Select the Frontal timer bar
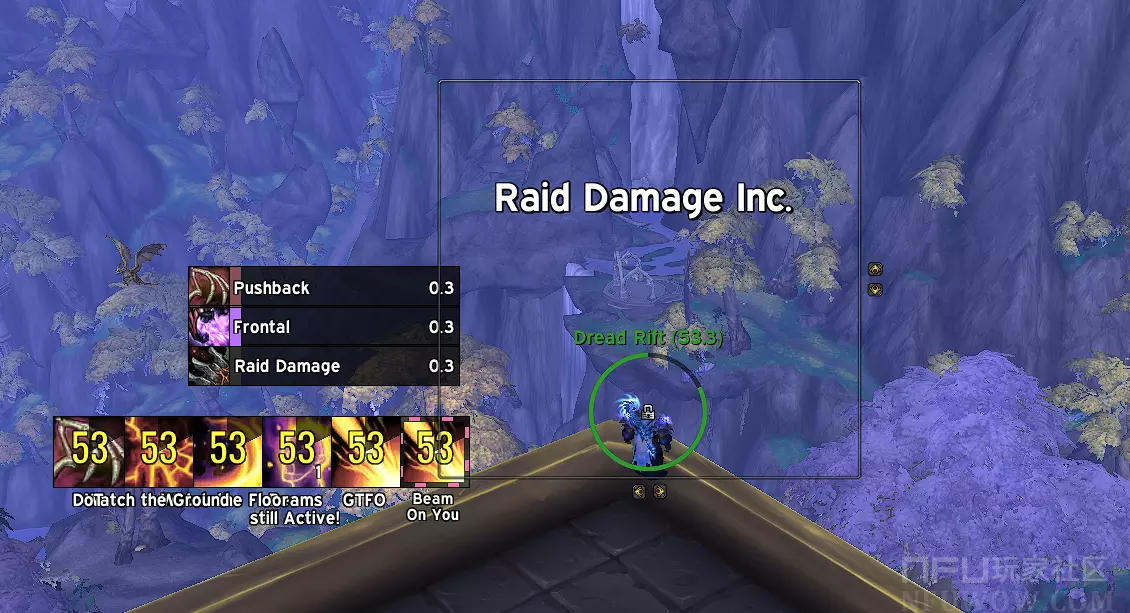 (x=324, y=327)
